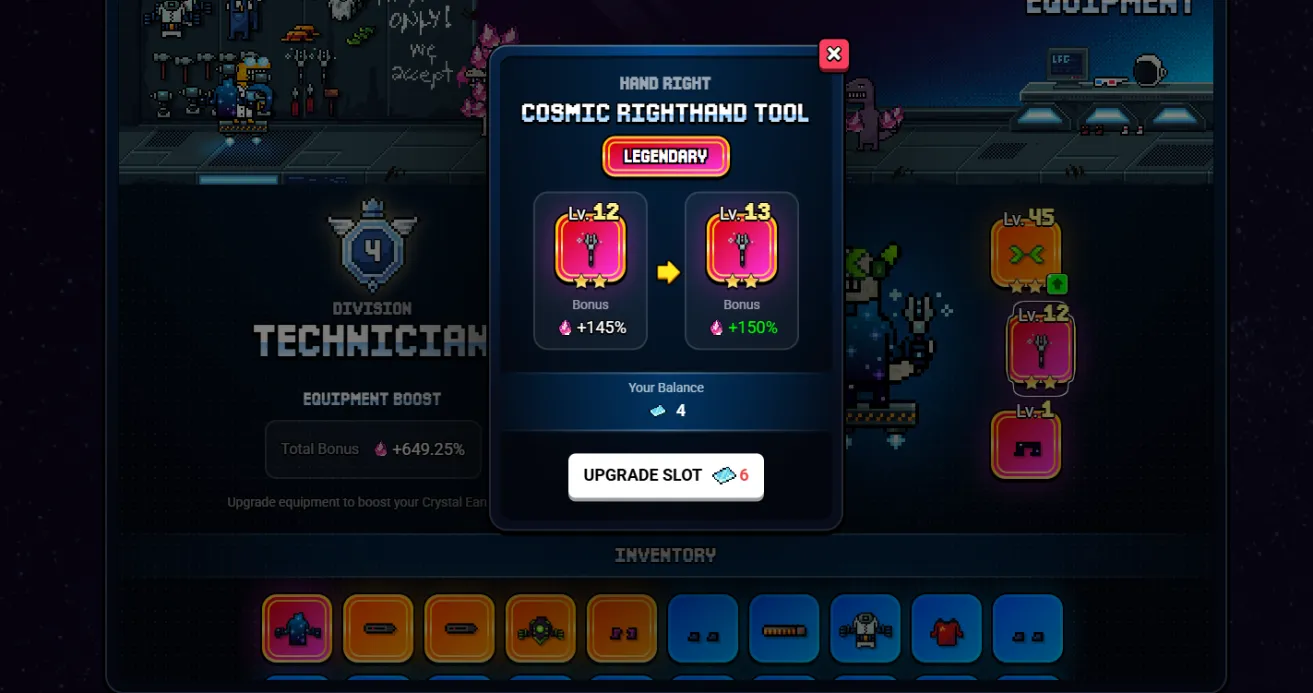Click the green upgrade arrow badge
This screenshot has height=693, width=1313.
(x=1057, y=284)
